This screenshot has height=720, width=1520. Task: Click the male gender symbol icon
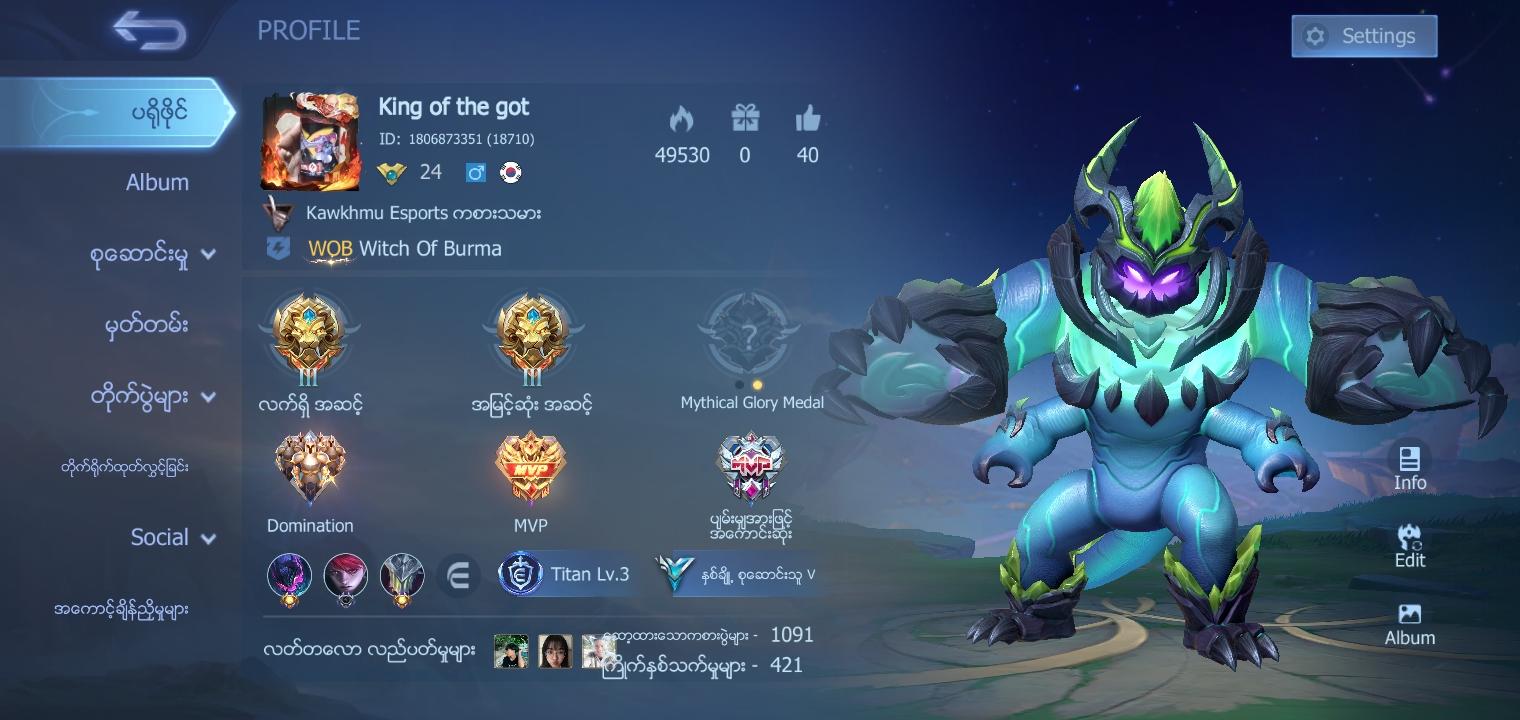click(477, 172)
